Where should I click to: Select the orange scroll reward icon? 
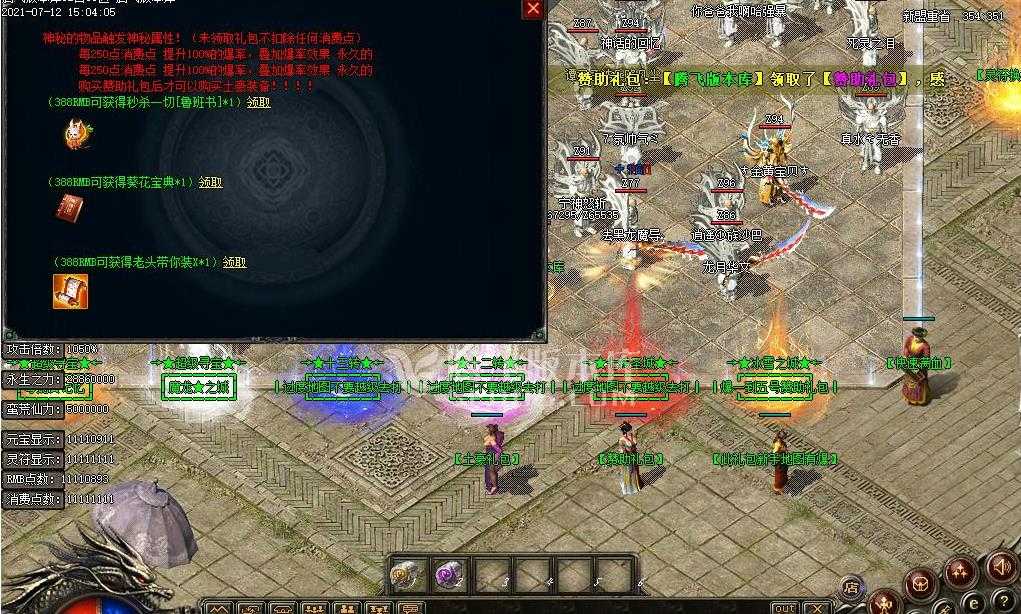(x=70, y=290)
